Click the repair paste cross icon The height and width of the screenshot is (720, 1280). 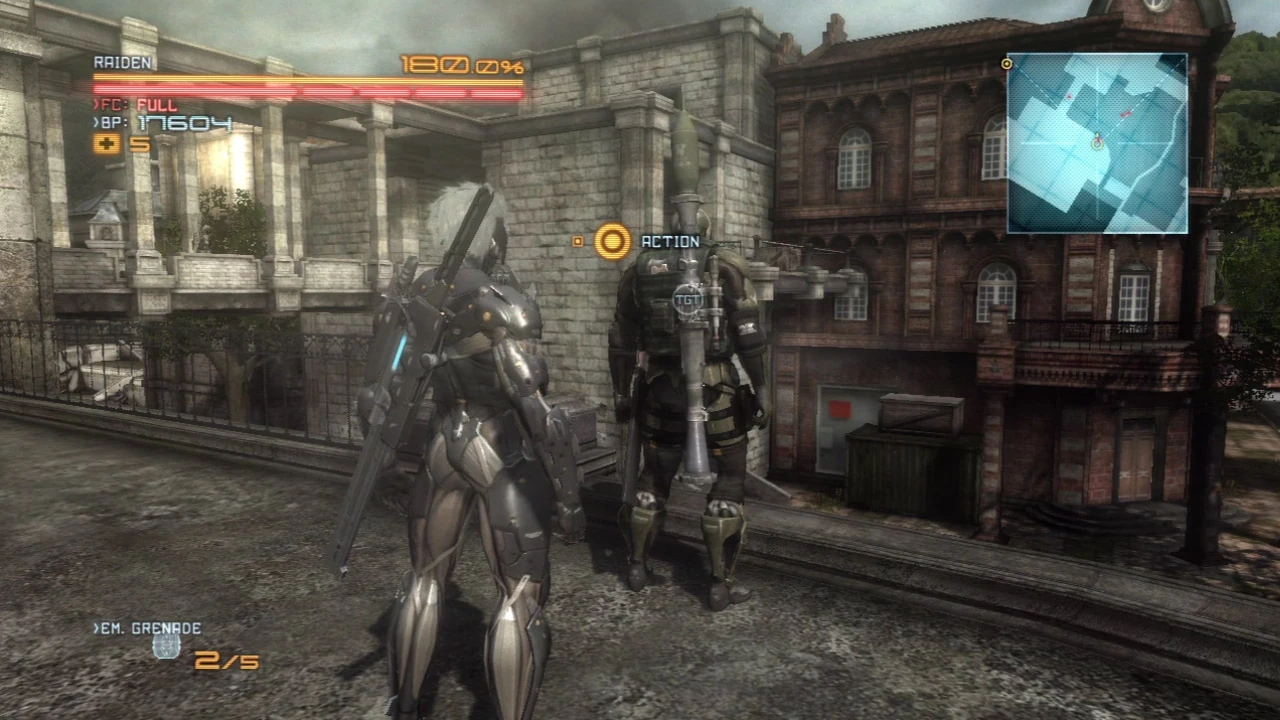[106, 144]
